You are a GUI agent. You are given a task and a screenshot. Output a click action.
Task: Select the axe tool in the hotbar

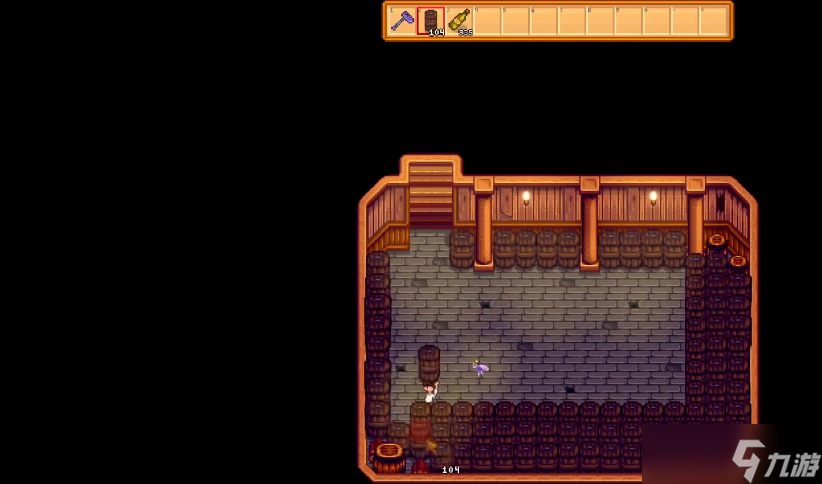click(402, 20)
